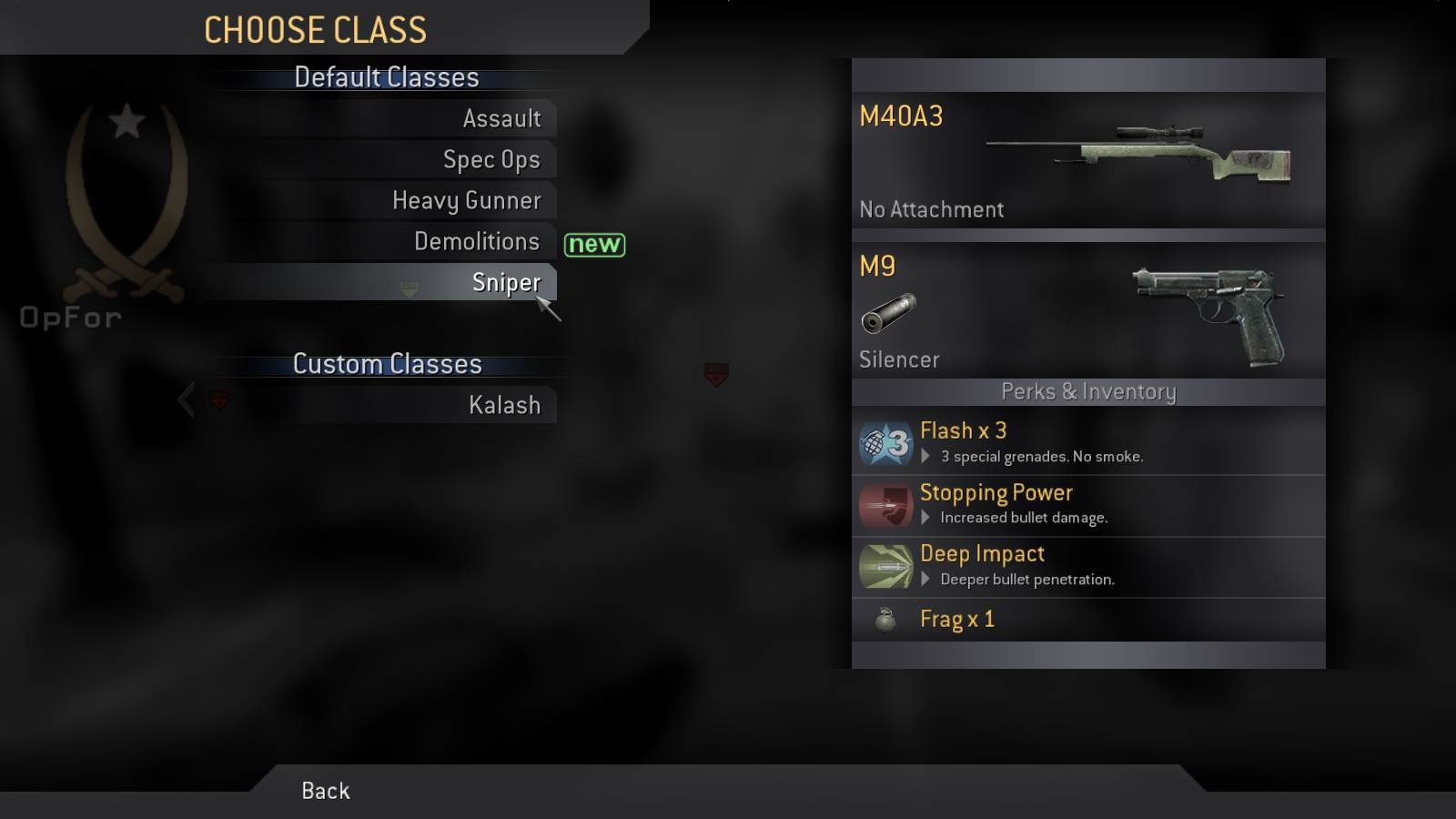Click the Silencer attachment icon
The height and width of the screenshot is (819, 1456).
[887, 312]
